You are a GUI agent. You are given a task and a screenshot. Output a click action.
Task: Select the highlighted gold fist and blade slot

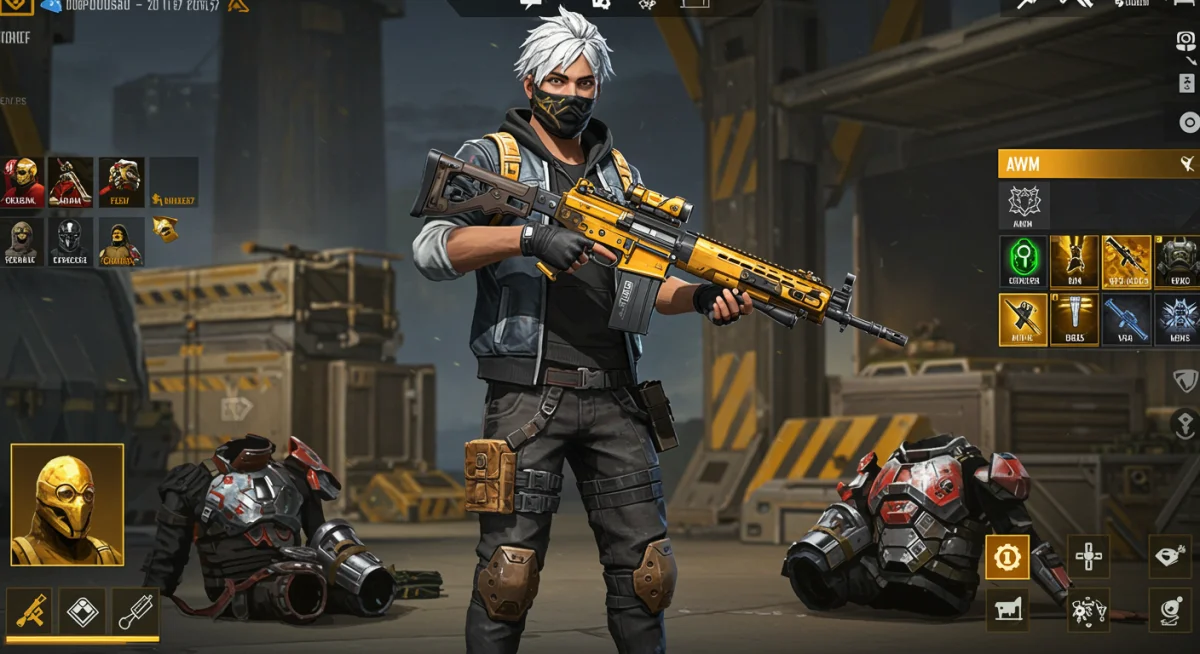tap(1023, 319)
